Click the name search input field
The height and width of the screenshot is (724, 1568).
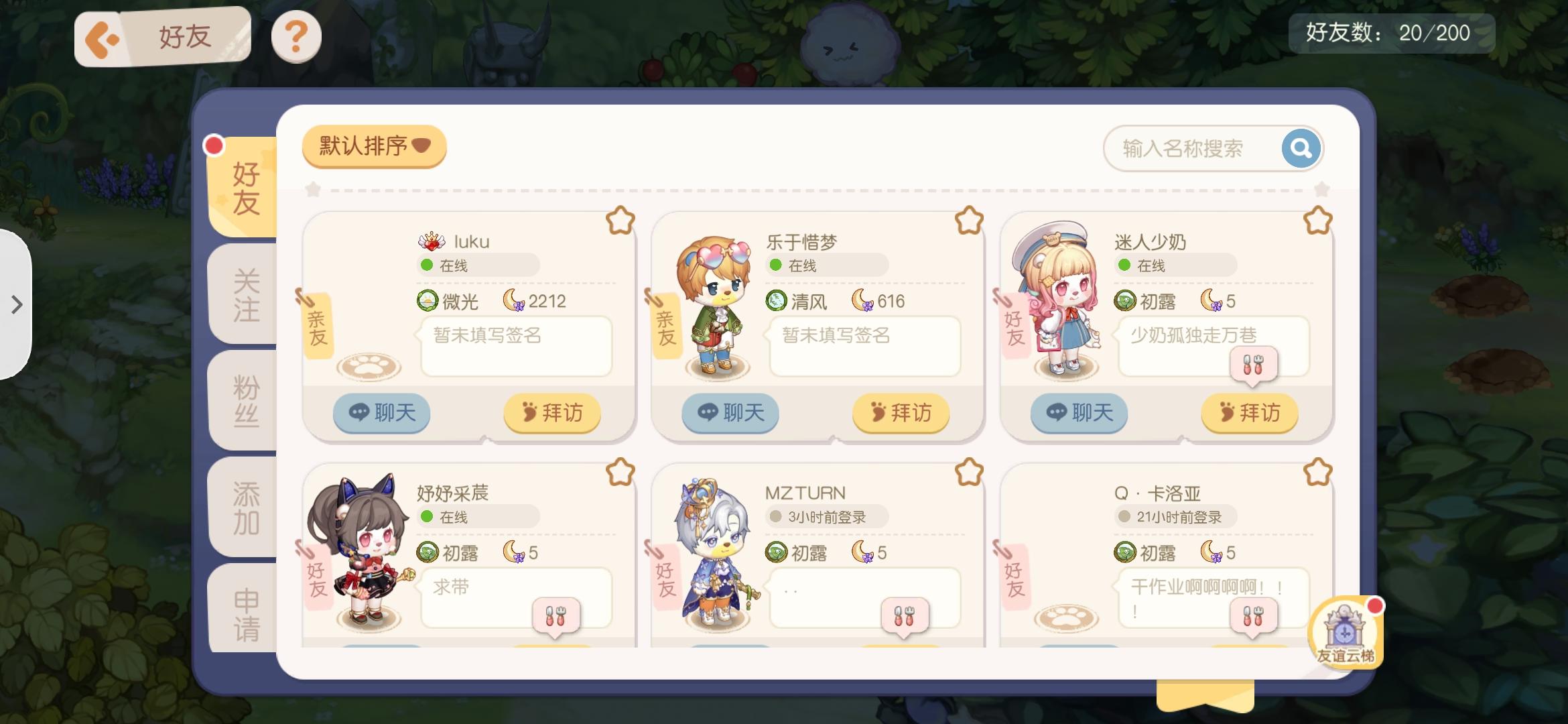[1199, 148]
